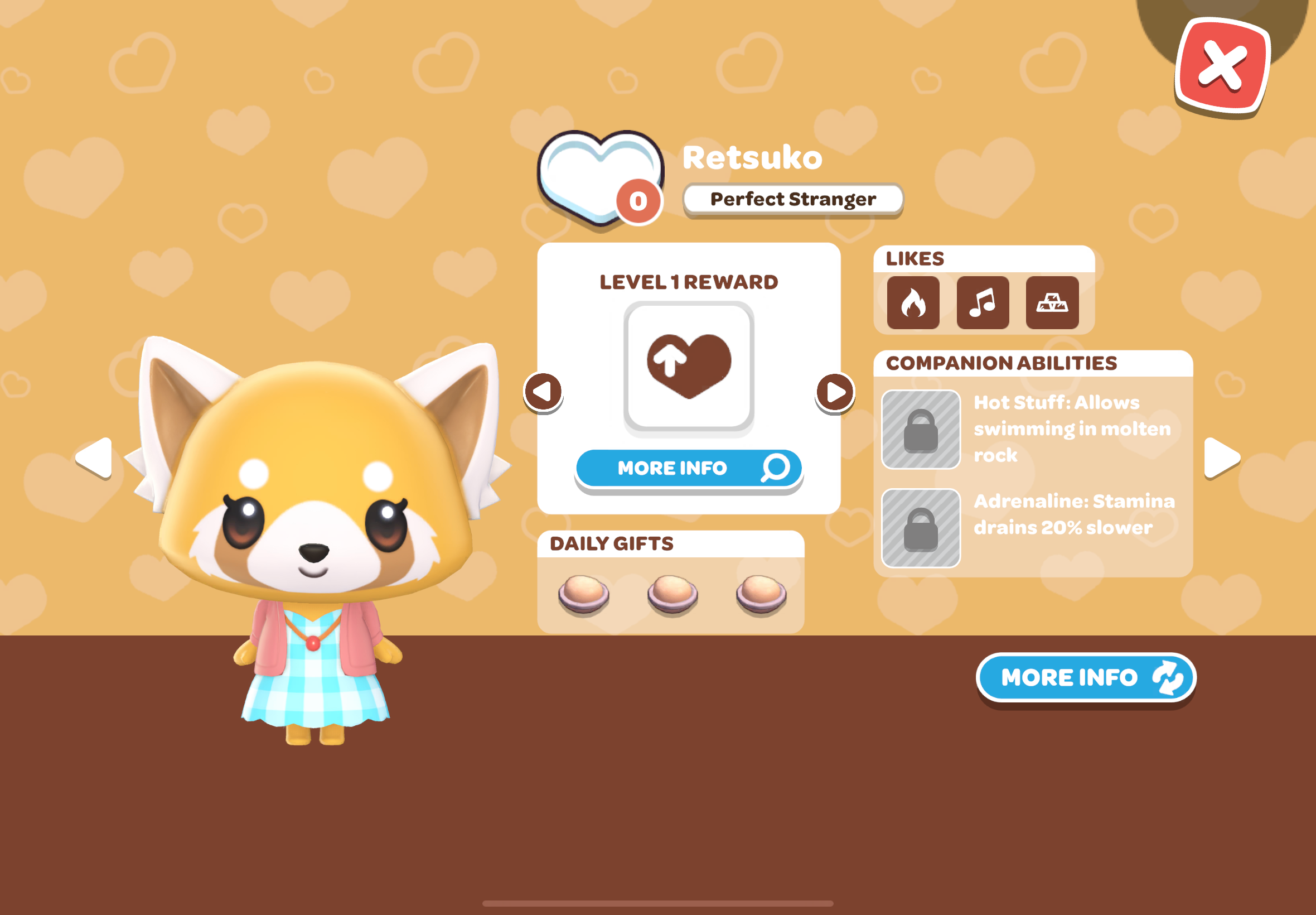Browse to the previous reward with left arrow
The image size is (1316, 915).
(543, 393)
